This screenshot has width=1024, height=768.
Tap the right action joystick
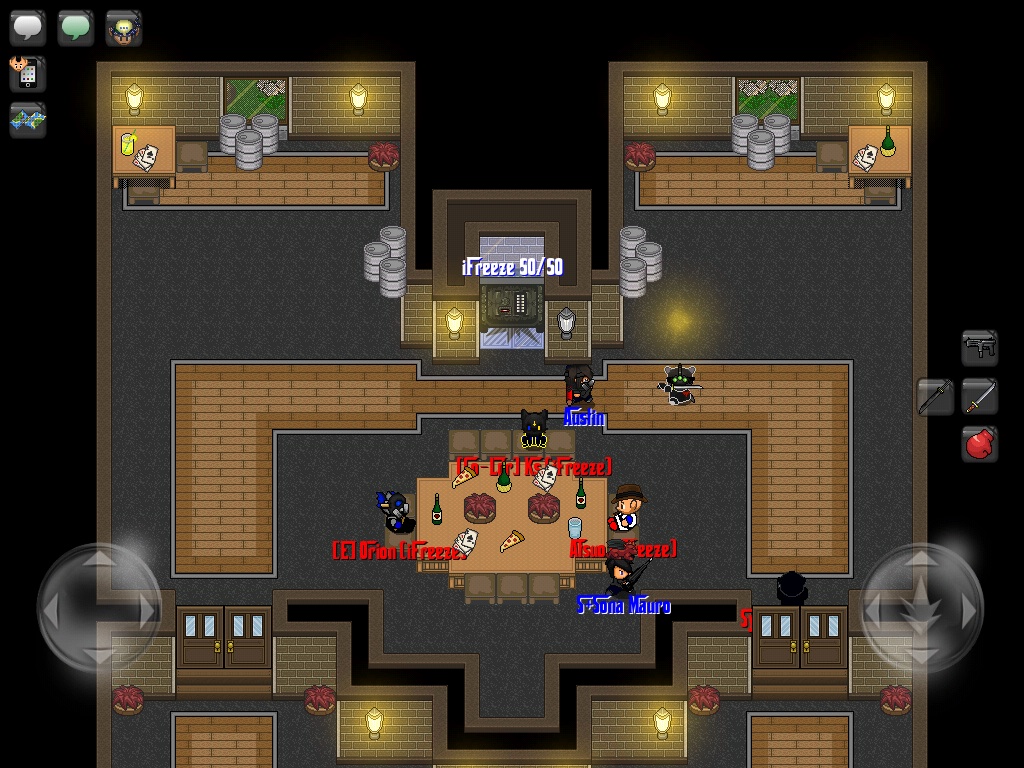[x=921, y=607]
